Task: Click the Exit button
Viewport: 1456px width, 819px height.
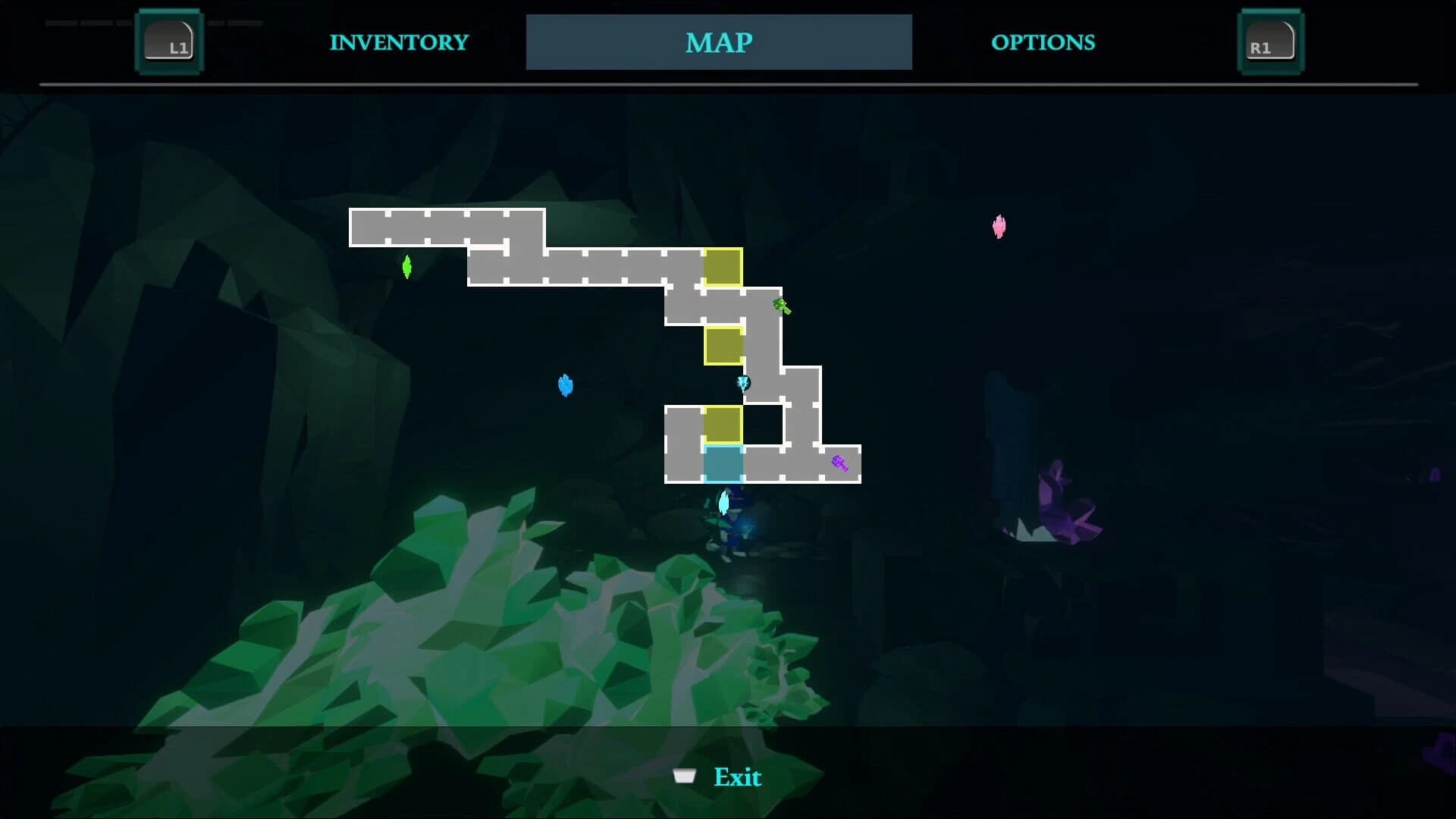Action: coord(737,777)
